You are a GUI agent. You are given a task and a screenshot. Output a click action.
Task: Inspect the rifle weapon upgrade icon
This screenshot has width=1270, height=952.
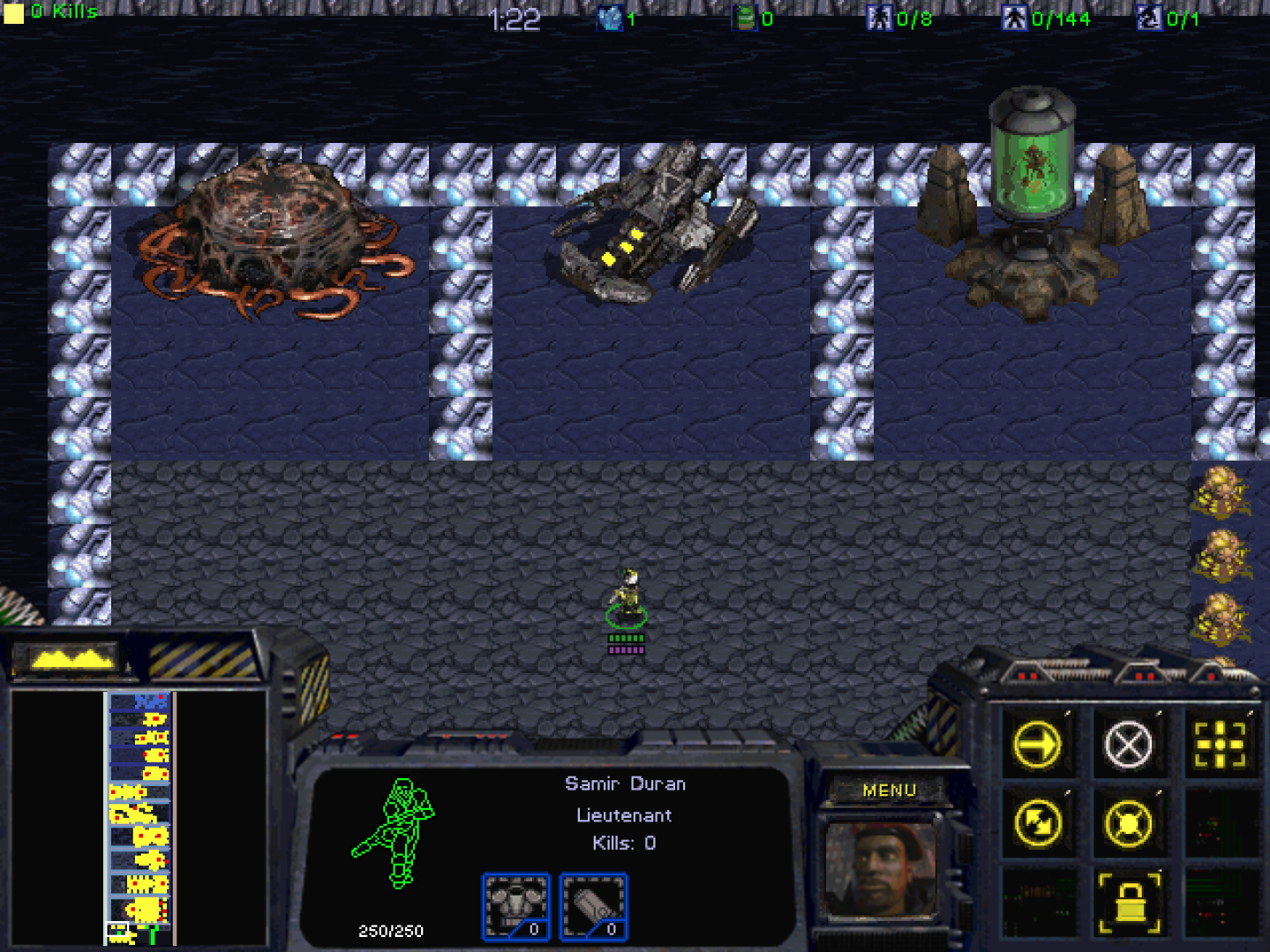pyautogui.click(x=594, y=906)
